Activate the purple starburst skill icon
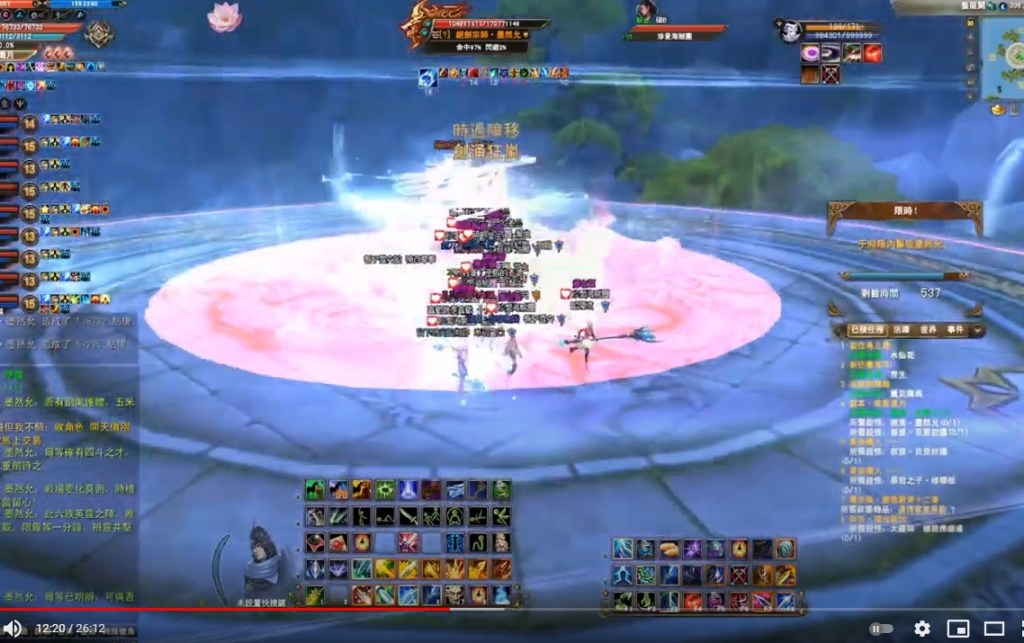Viewport: 1024px width, 643px height. tap(692, 549)
